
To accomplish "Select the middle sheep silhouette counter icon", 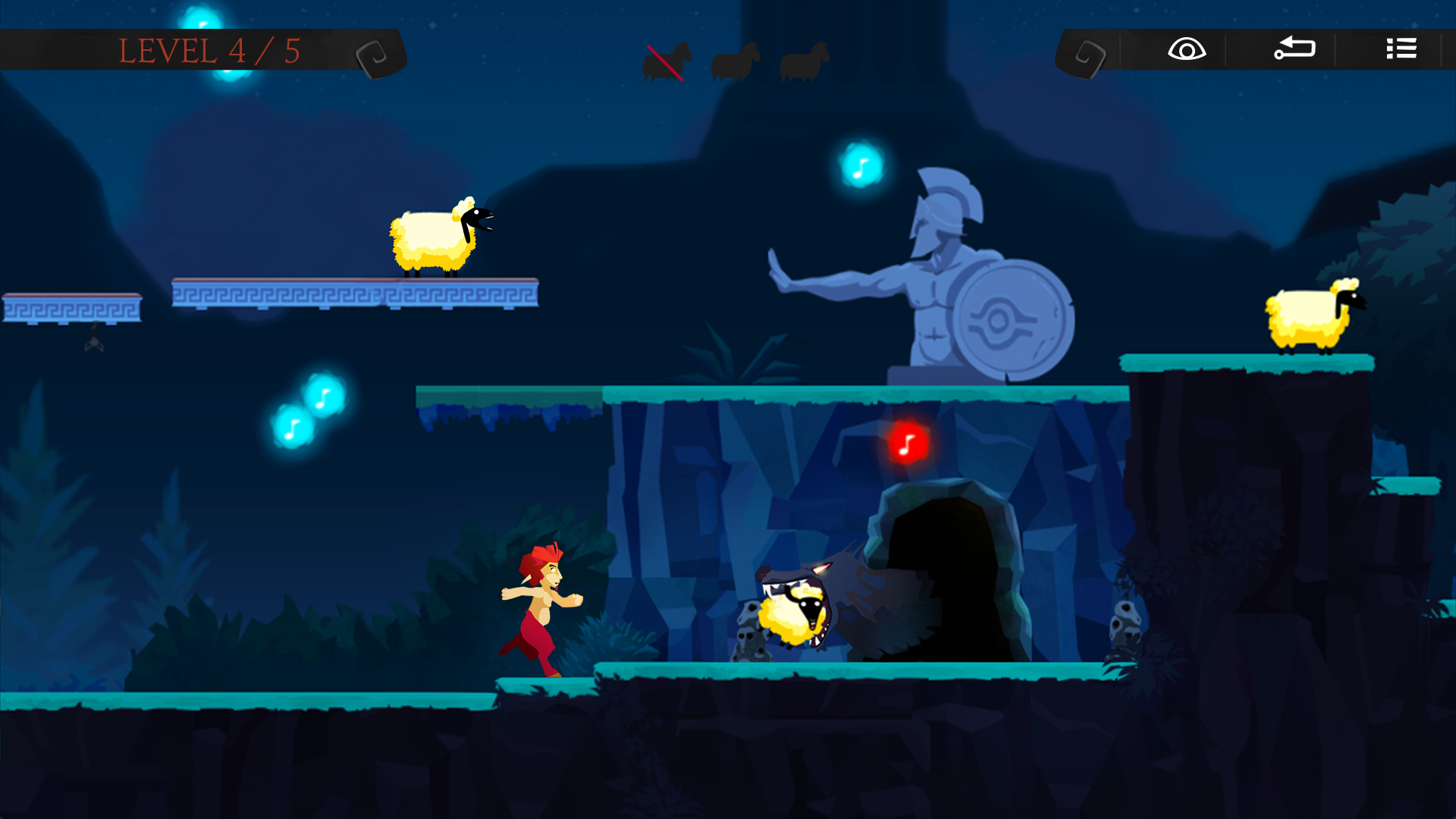I will coord(734,61).
